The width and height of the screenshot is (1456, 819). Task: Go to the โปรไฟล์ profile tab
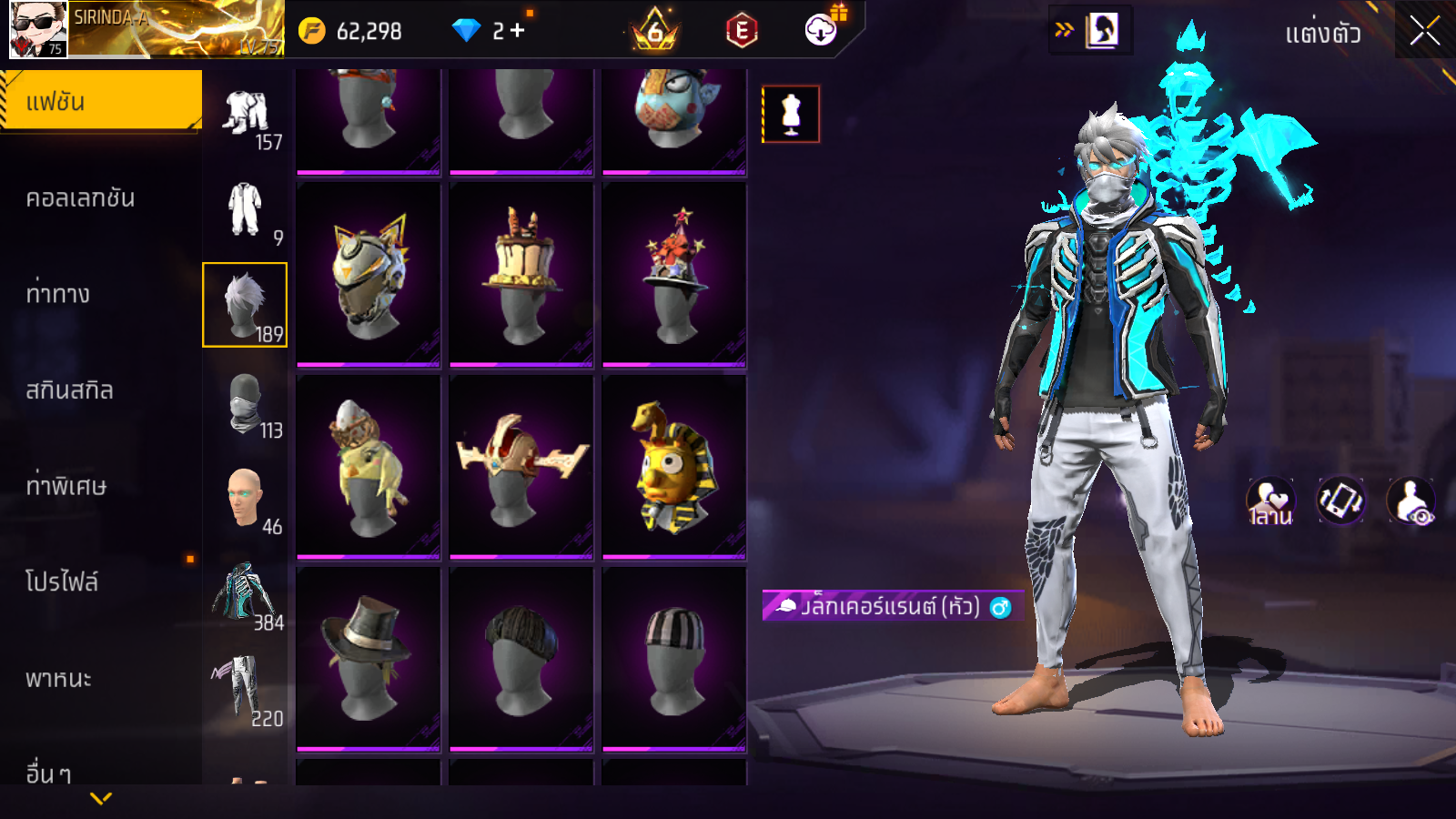(x=62, y=582)
